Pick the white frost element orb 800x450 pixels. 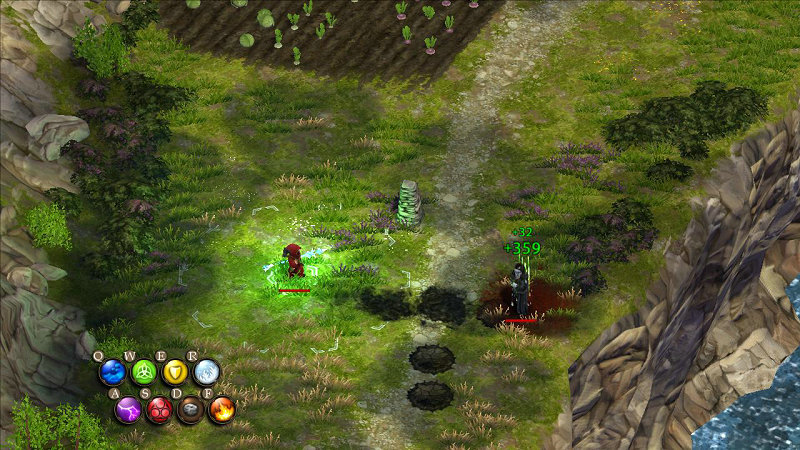coord(206,373)
